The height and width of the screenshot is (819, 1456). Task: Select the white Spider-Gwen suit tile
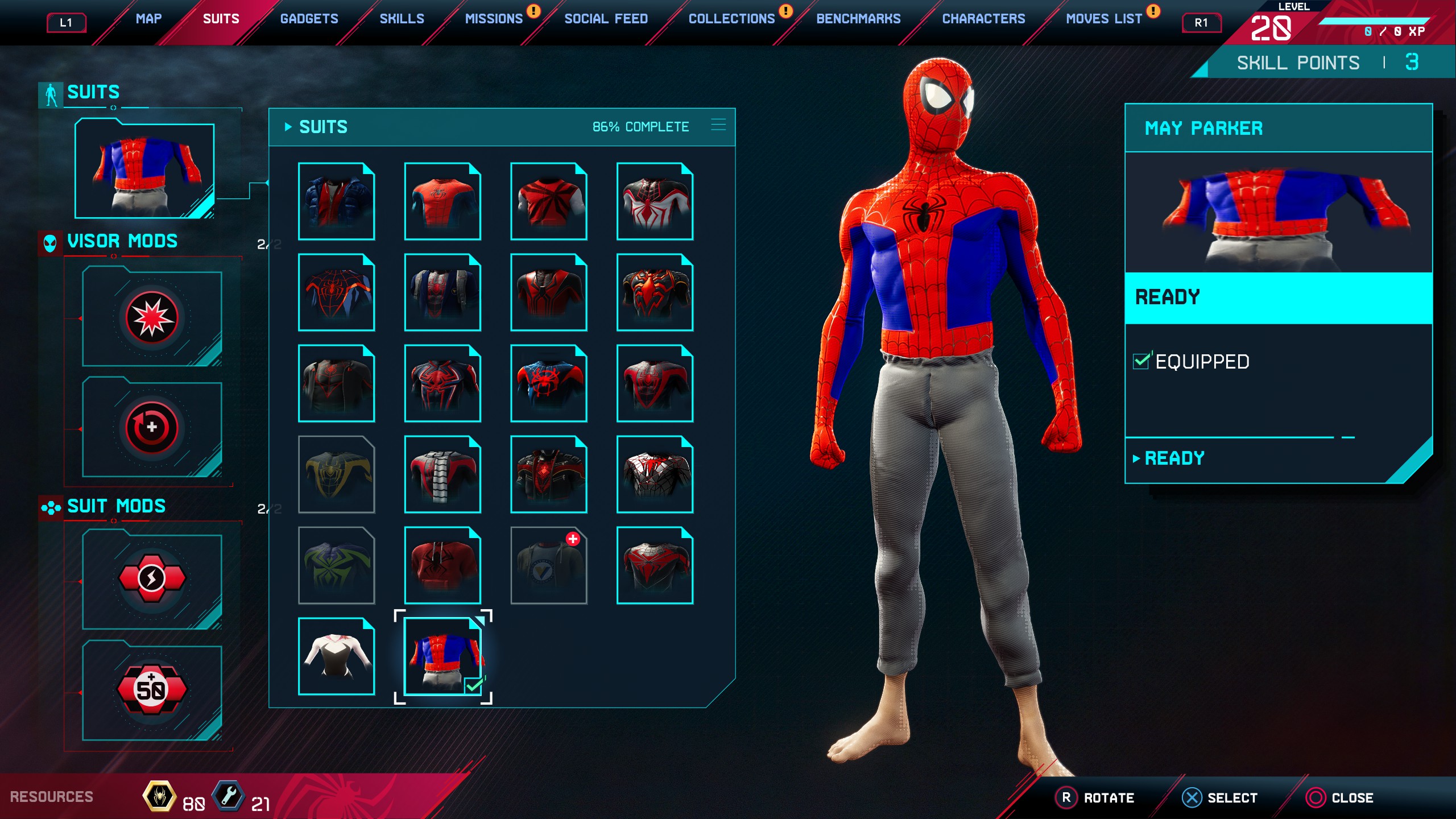tap(336, 656)
